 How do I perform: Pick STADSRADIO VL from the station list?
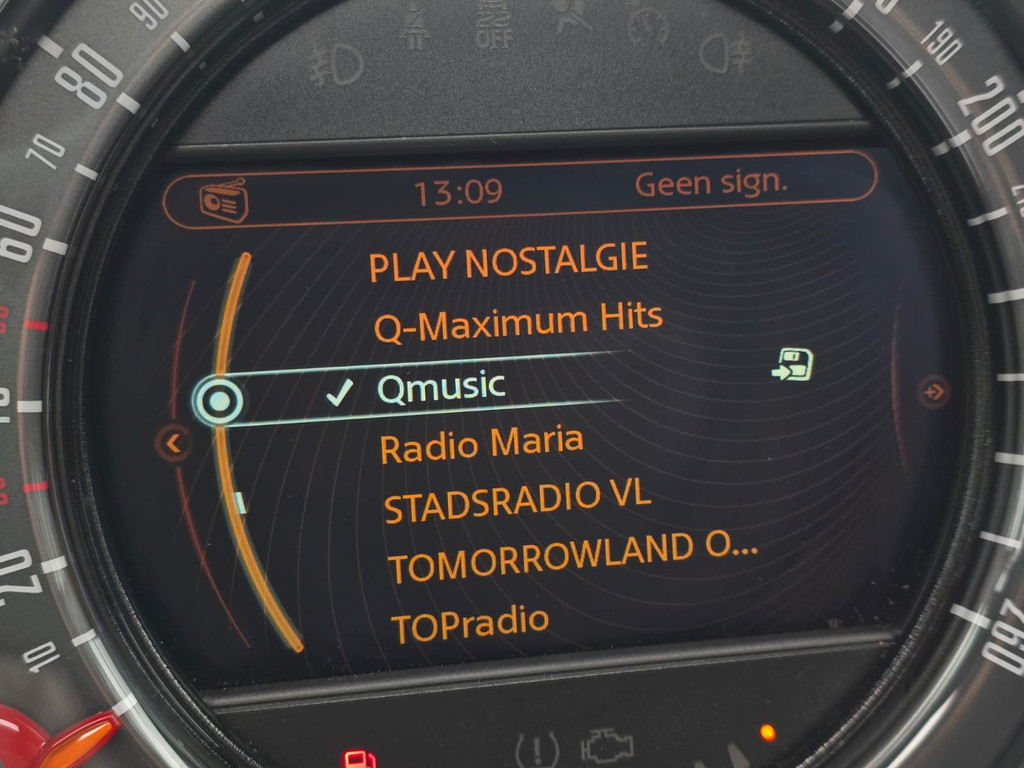tap(517, 500)
